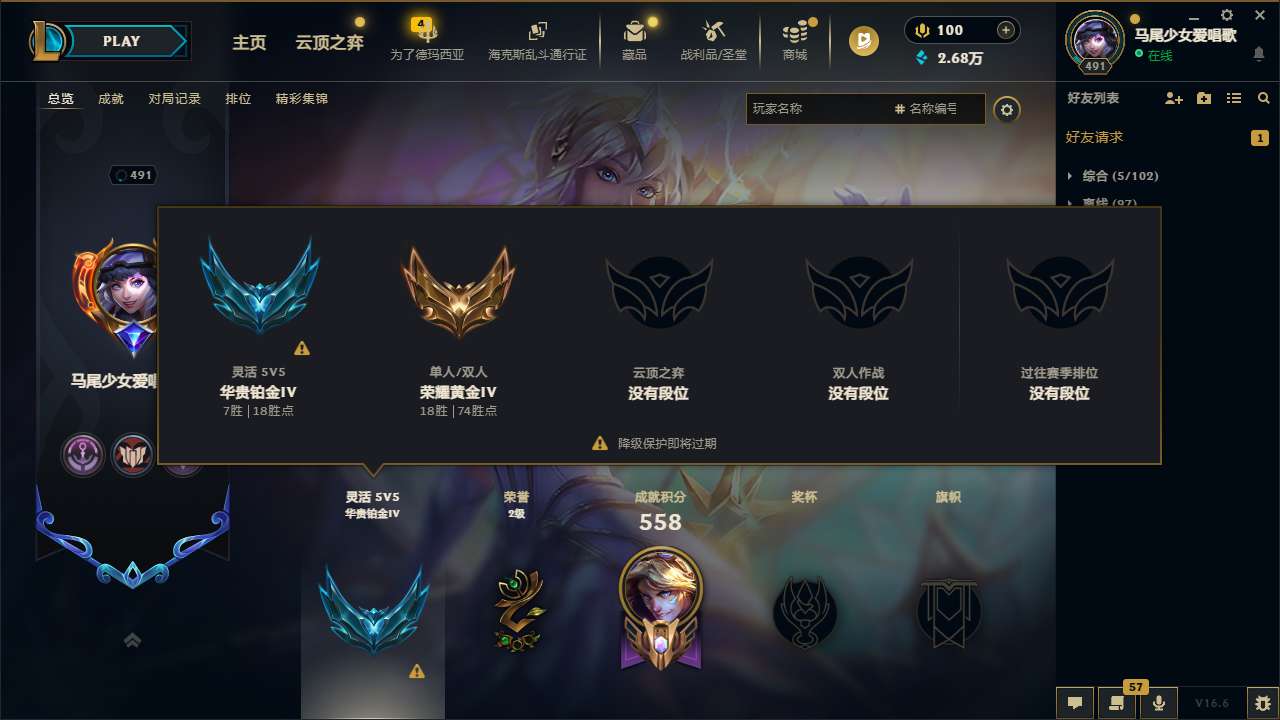Open chat panel showing 57 unread messages
The width and height of the screenshot is (1280, 720).
(1117, 703)
